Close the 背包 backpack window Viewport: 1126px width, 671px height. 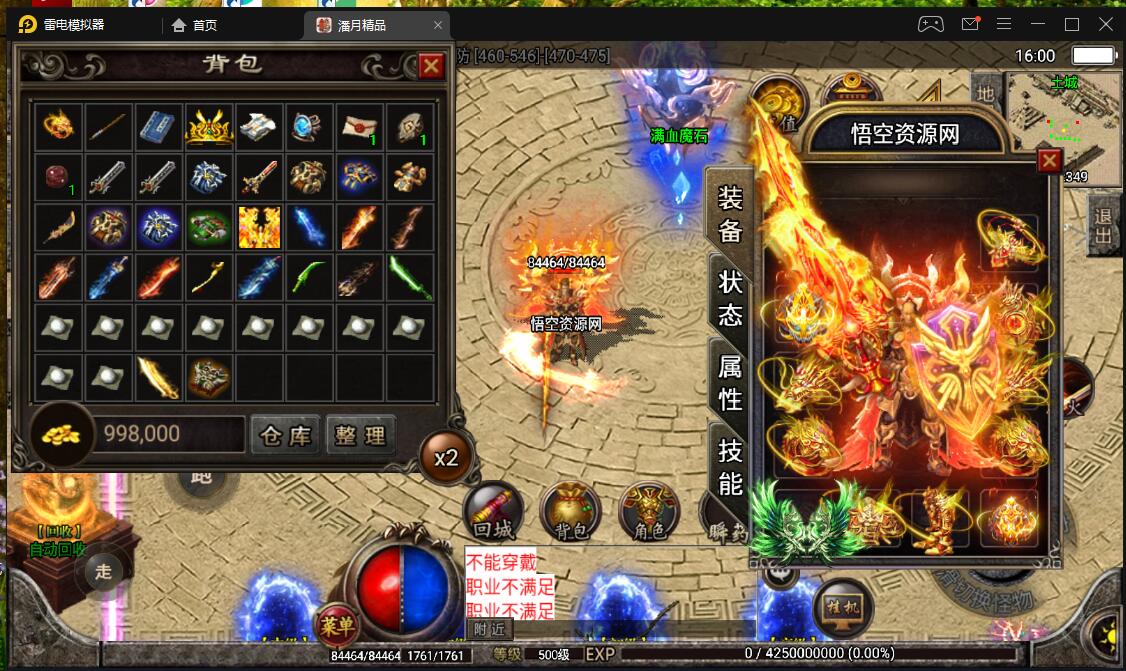[x=431, y=66]
